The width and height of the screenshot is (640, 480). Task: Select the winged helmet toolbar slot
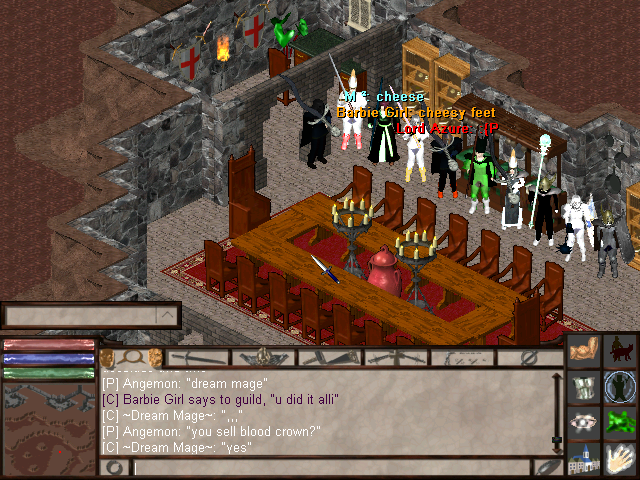263,357
